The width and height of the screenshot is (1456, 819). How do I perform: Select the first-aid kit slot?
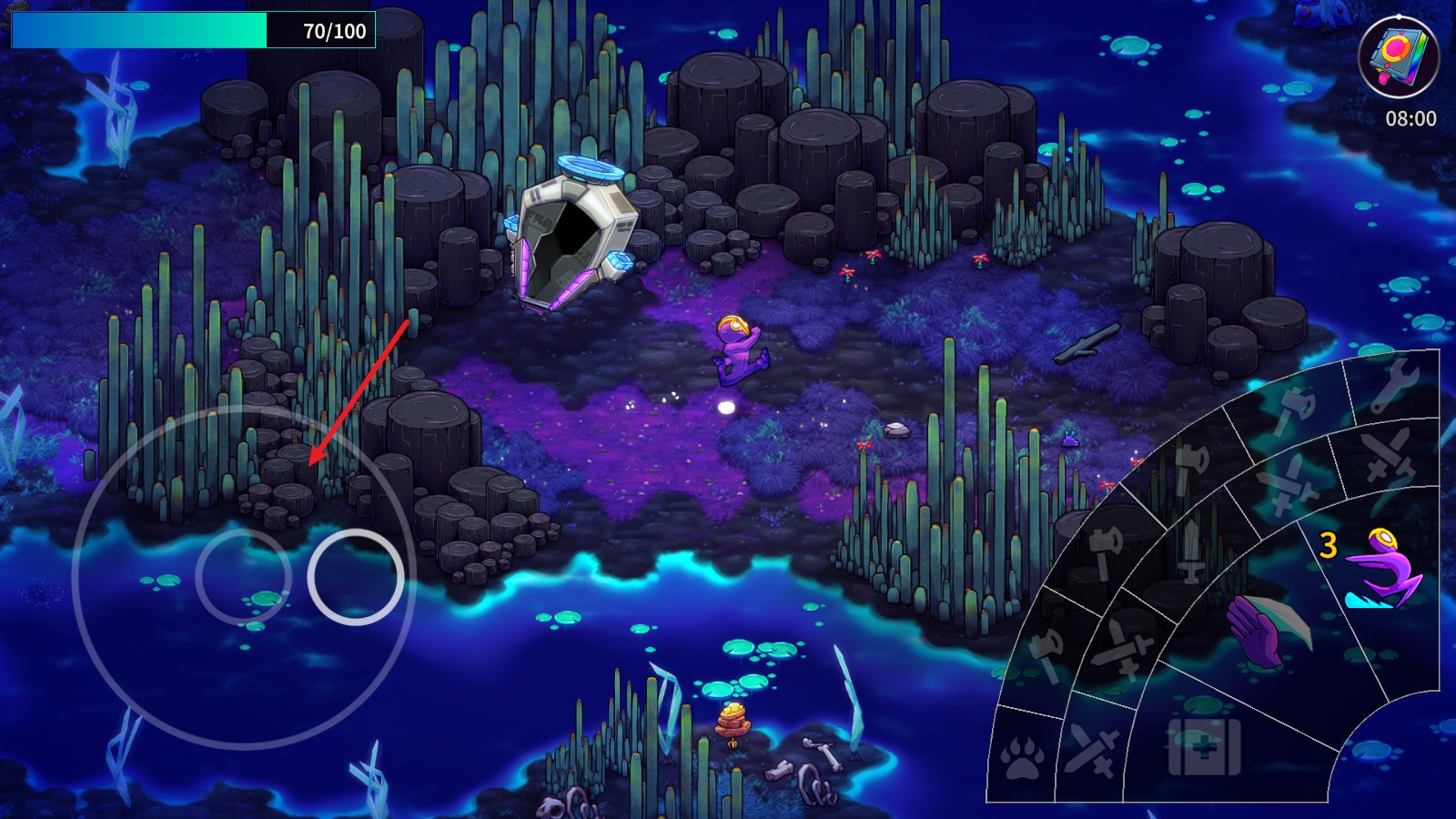click(x=1203, y=749)
